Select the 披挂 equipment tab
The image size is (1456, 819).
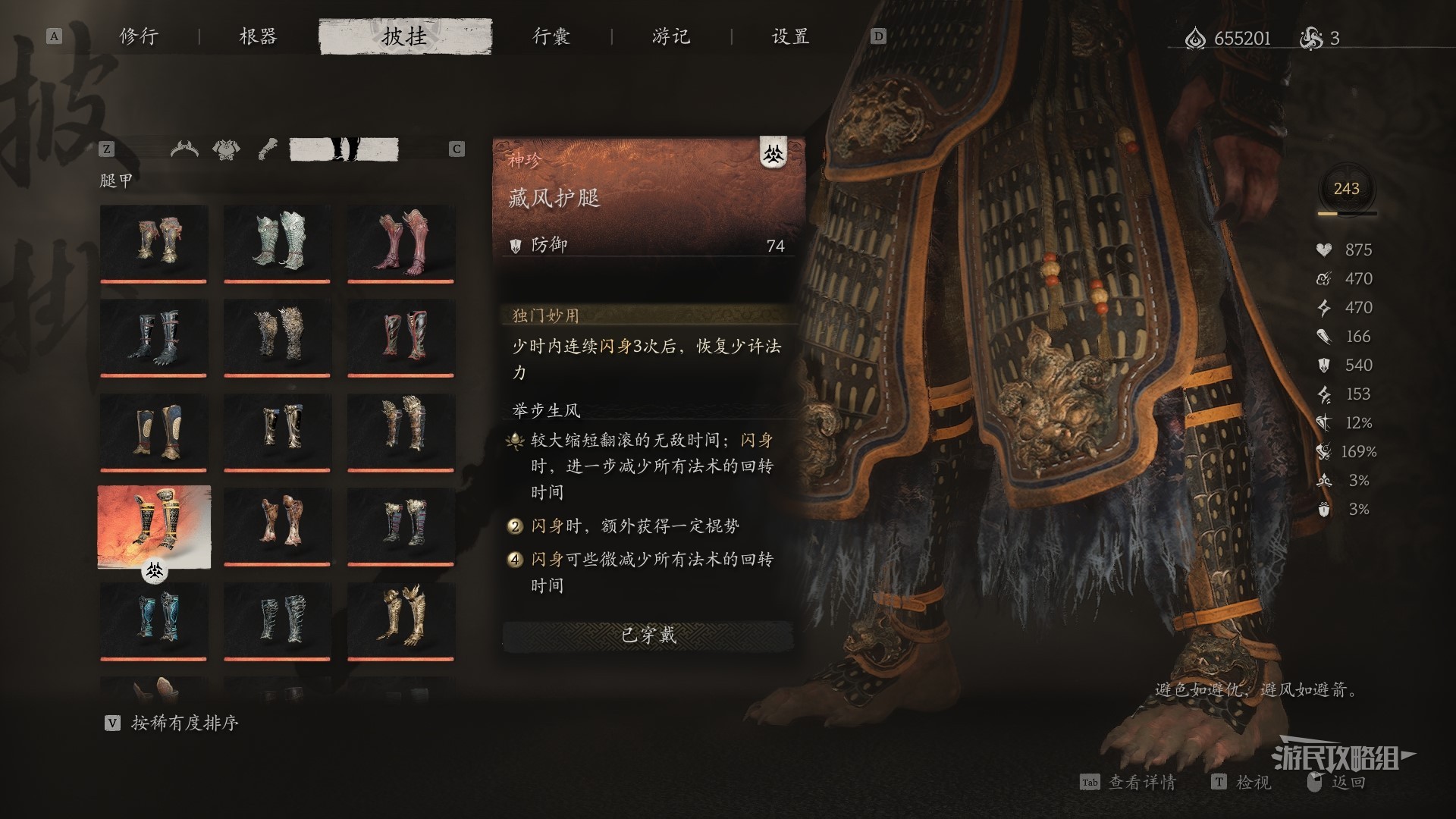point(405,36)
